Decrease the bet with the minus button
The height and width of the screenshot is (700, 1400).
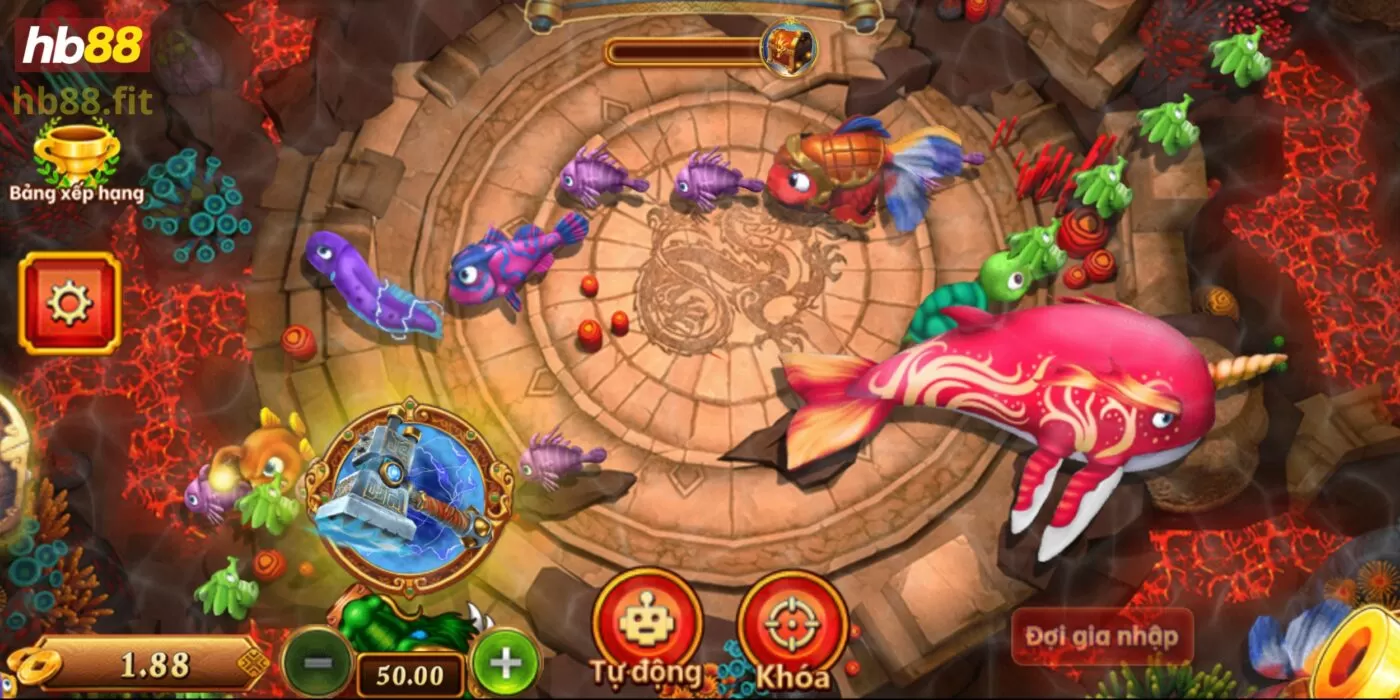[317, 661]
